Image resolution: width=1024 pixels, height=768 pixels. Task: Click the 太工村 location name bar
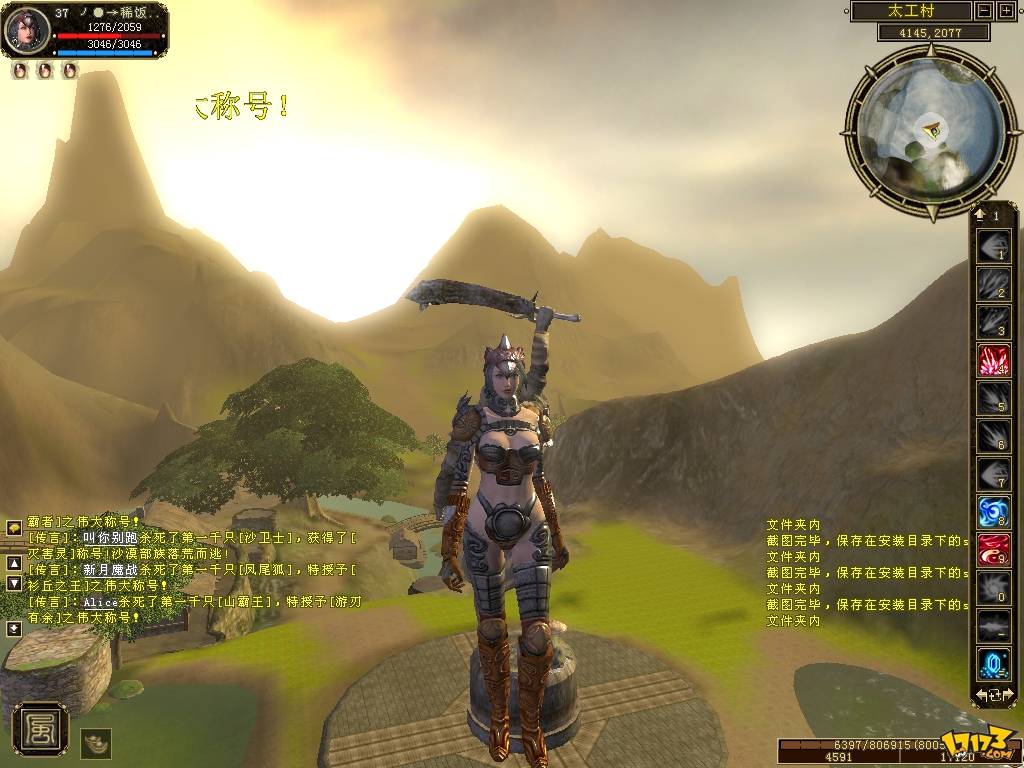pyautogui.click(x=911, y=11)
